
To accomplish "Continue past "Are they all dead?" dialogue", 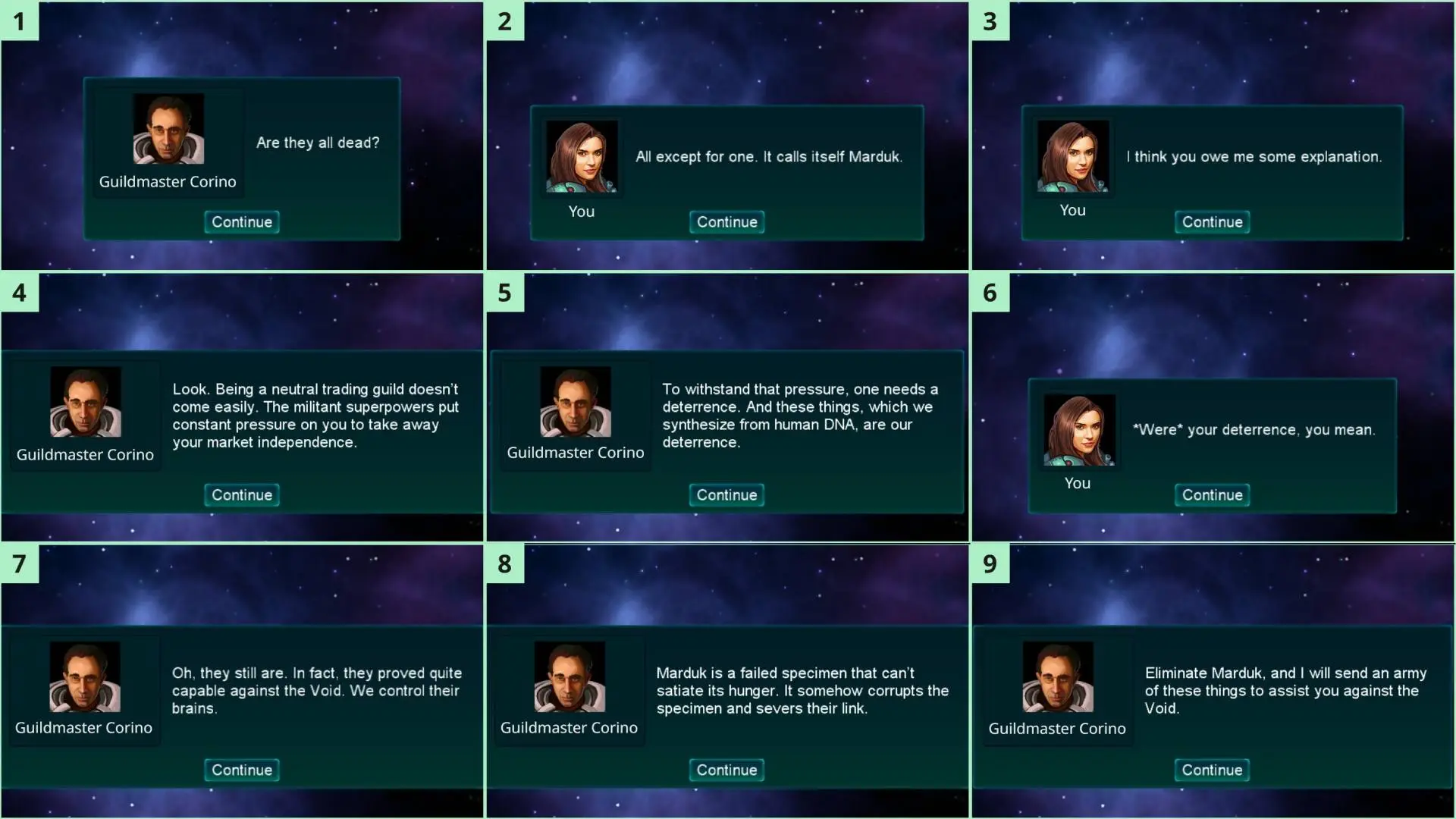I will (242, 222).
